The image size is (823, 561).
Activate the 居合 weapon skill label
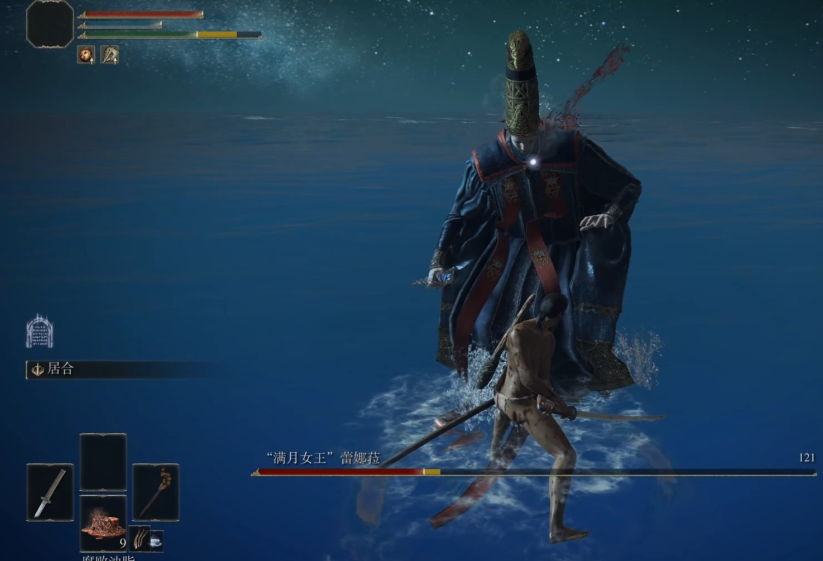61,369
